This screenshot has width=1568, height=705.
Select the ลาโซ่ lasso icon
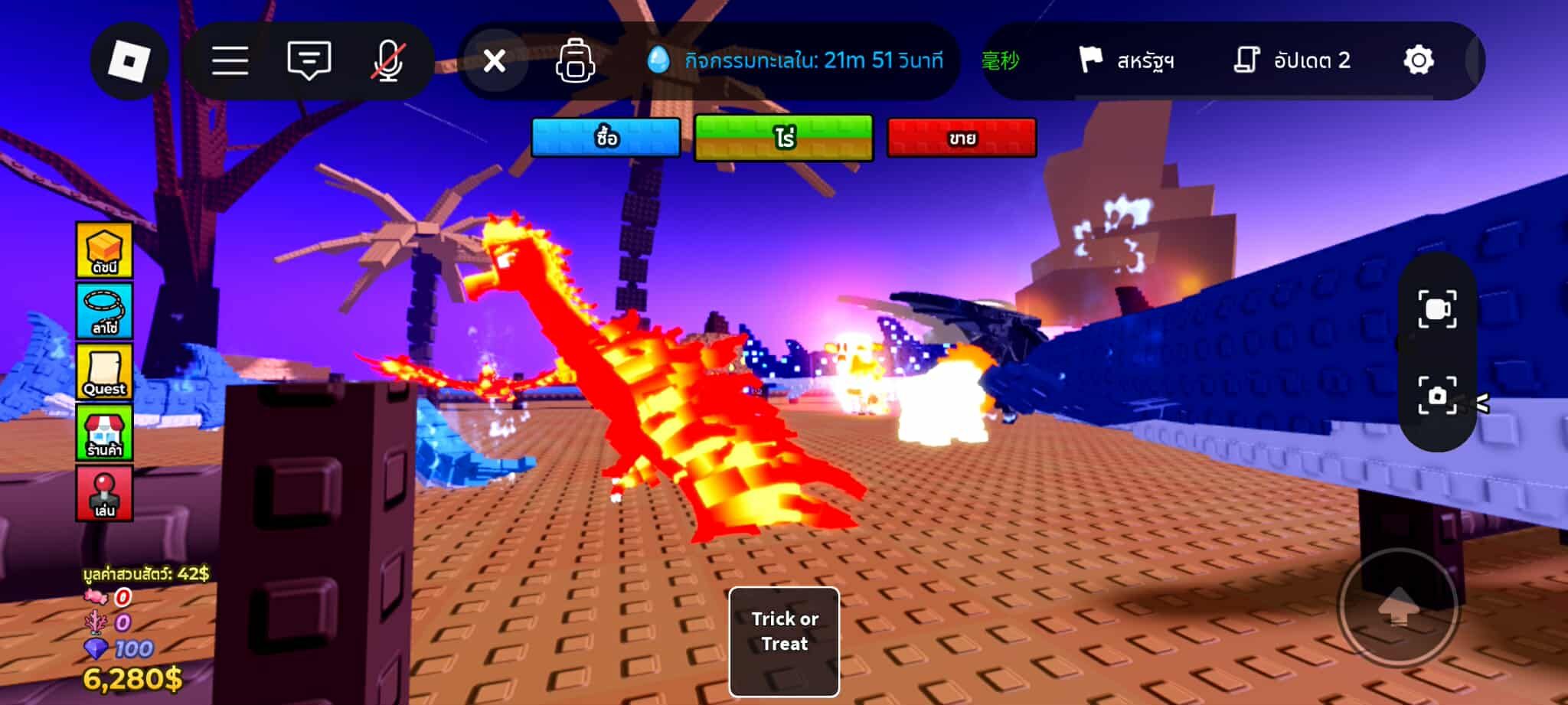coord(104,311)
